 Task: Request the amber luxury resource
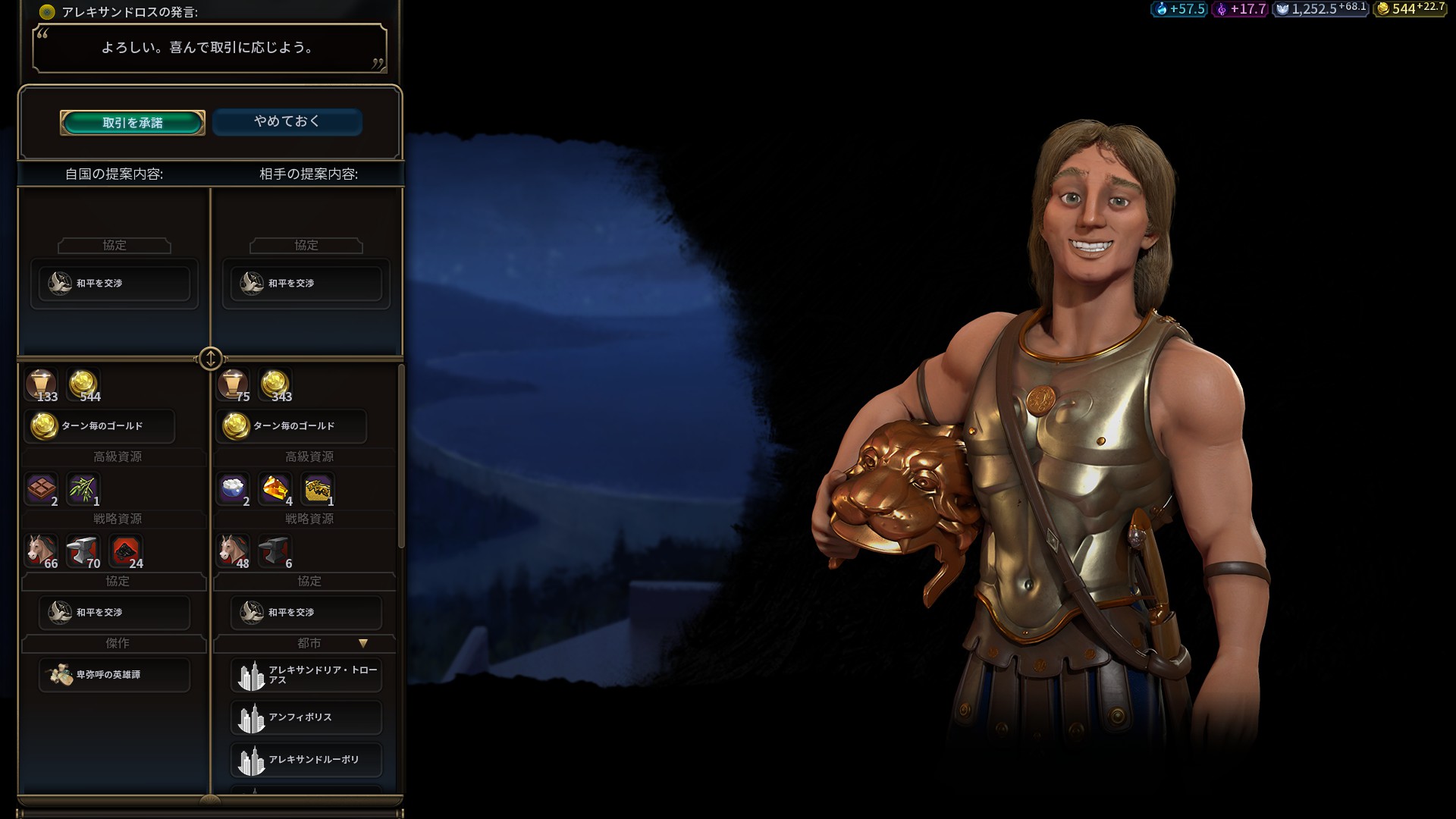pos(275,489)
